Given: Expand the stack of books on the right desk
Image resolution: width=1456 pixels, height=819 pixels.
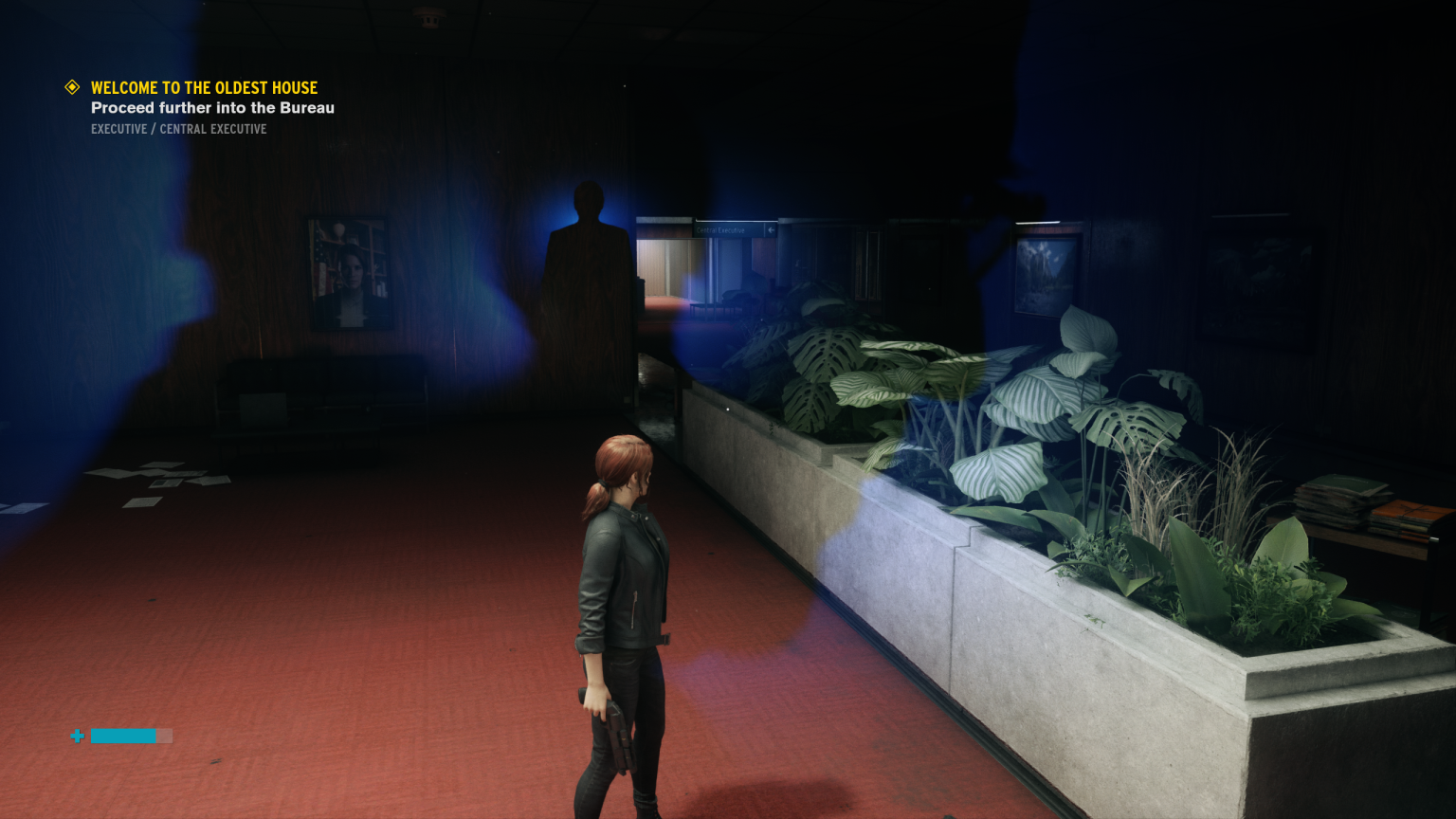Looking at the screenshot, I should tap(1341, 502).
